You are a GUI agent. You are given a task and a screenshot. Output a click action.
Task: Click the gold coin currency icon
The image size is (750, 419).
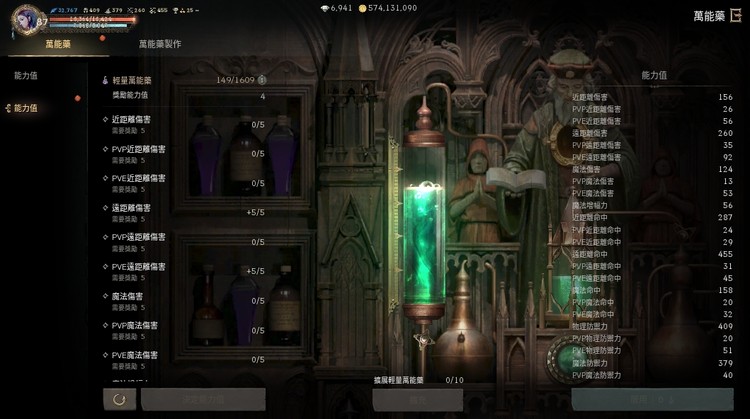point(363,8)
